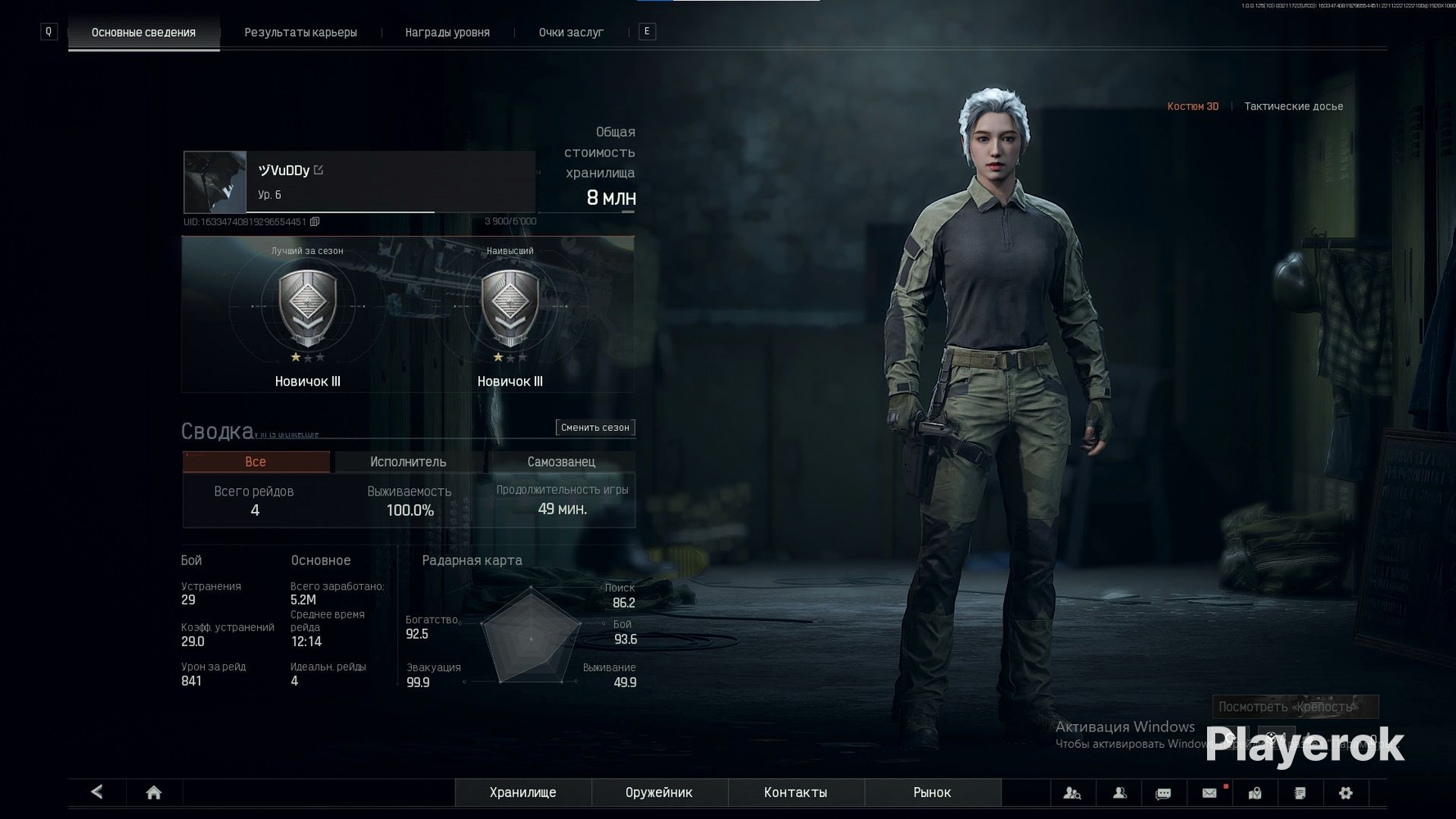
Task: Switch to Тактические досье view
Action: point(1293,106)
